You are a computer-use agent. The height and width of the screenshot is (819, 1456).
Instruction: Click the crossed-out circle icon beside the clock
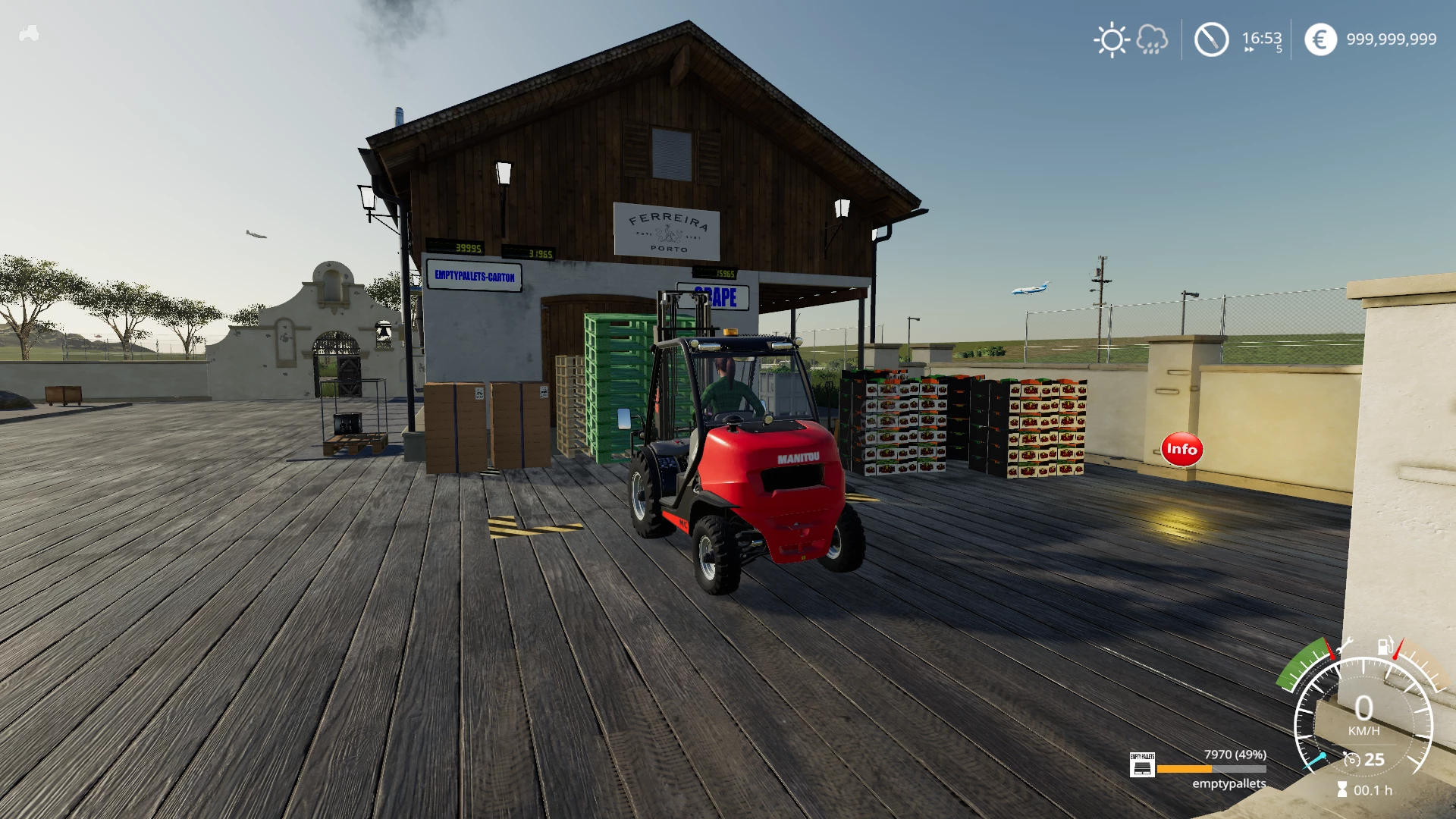pyautogui.click(x=1211, y=39)
